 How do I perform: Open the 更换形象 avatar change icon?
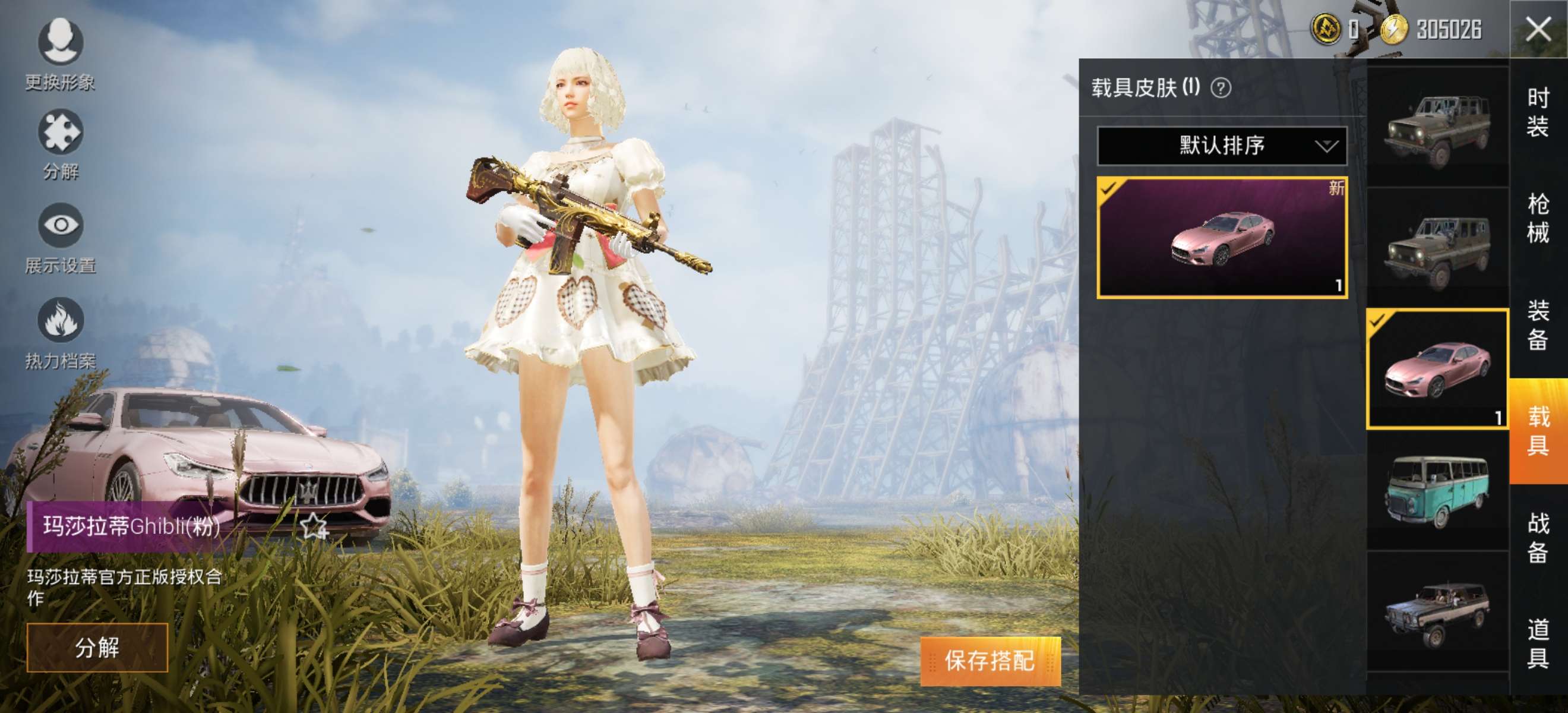[x=59, y=43]
